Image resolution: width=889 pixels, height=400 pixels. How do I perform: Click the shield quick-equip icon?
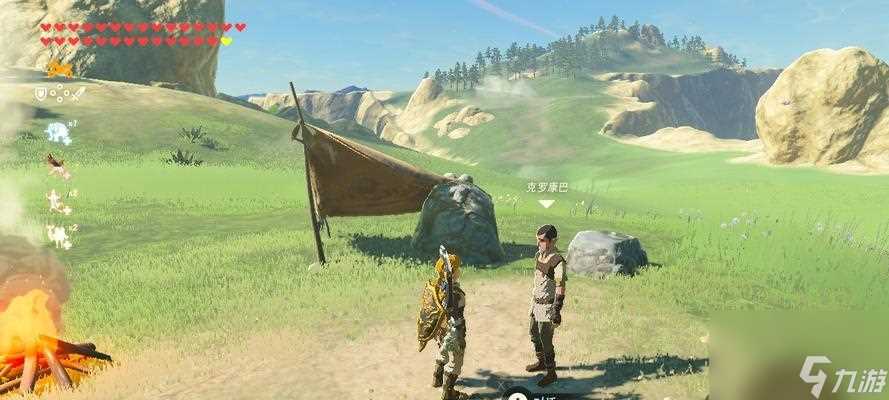(x=41, y=93)
